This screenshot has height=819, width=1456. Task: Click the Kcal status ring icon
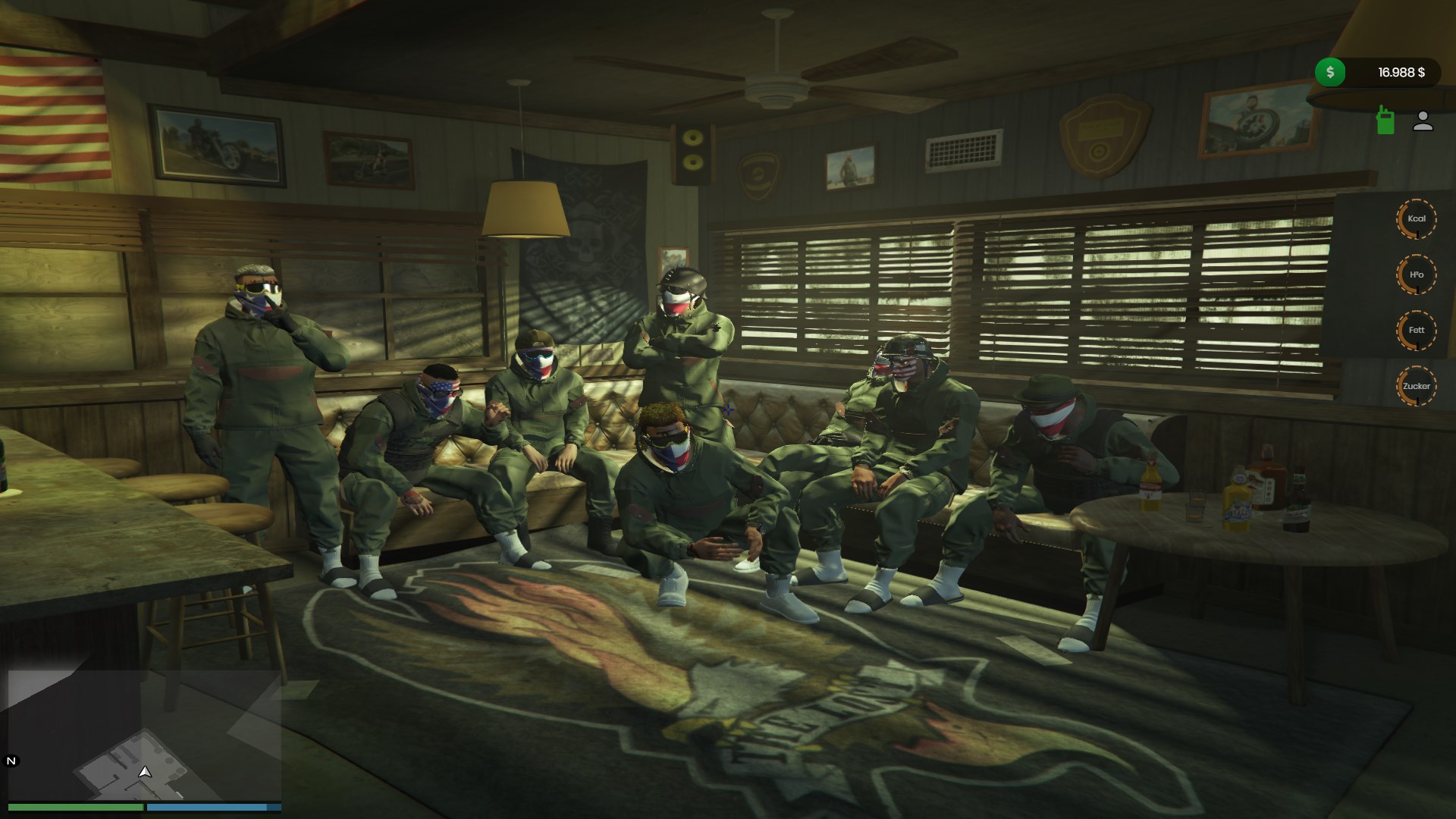tap(1417, 218)
